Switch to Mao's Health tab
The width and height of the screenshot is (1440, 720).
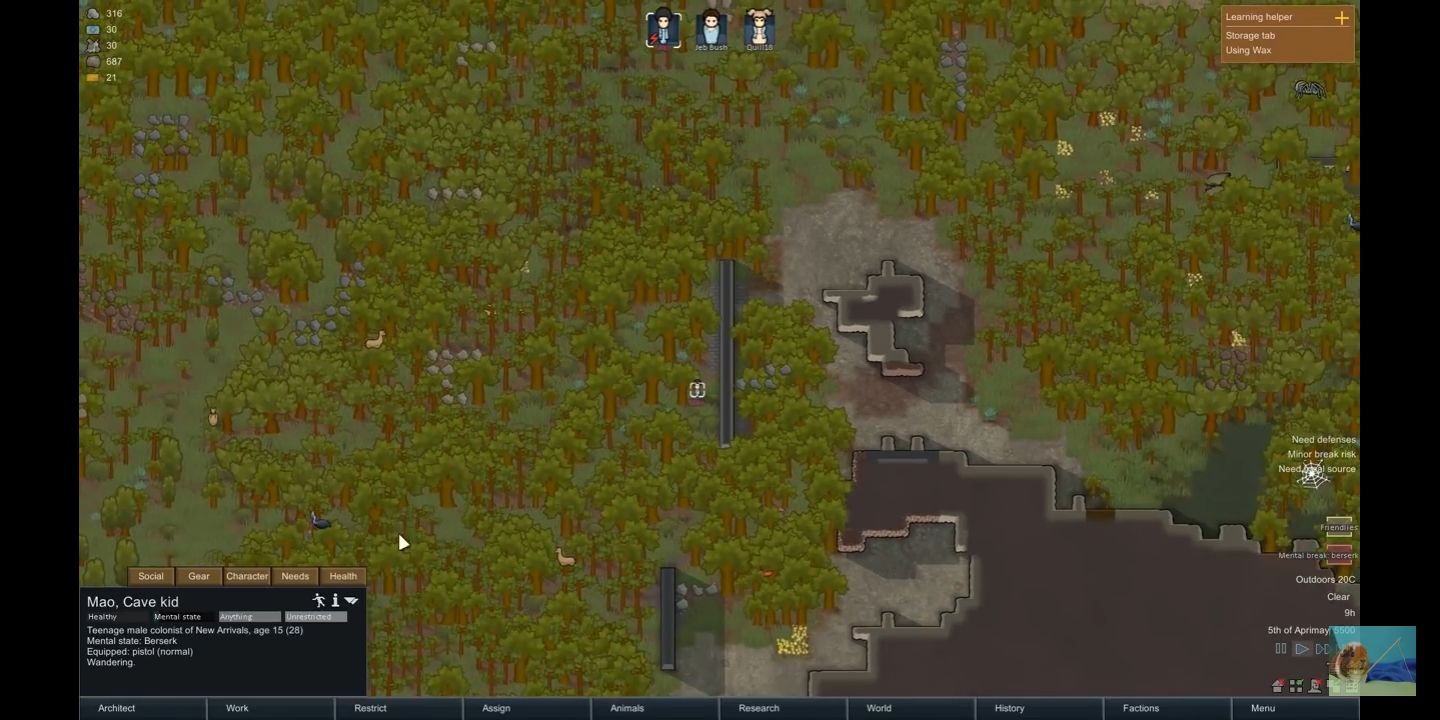(343, 576)
